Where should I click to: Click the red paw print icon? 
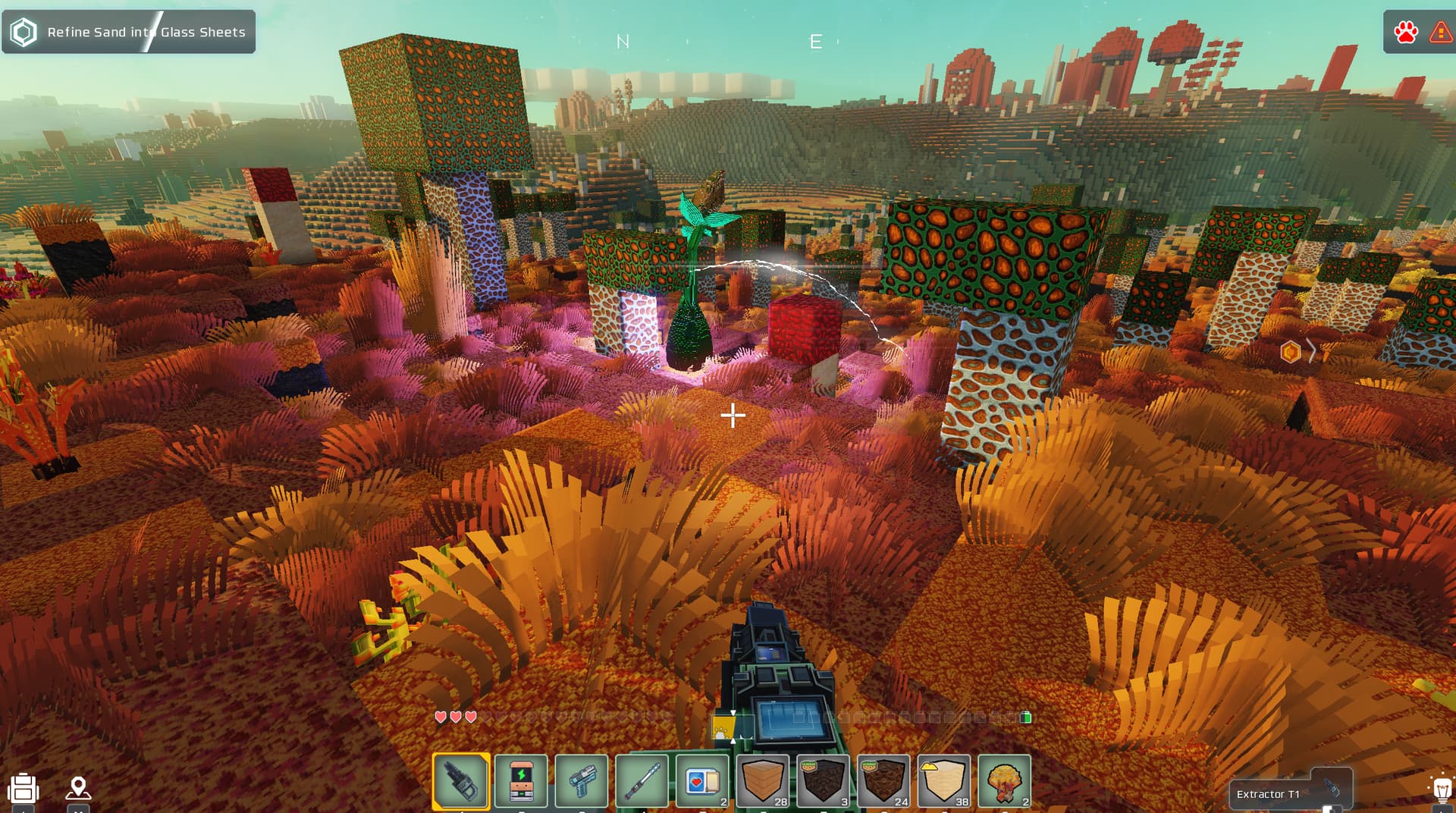click(1405, 32)
